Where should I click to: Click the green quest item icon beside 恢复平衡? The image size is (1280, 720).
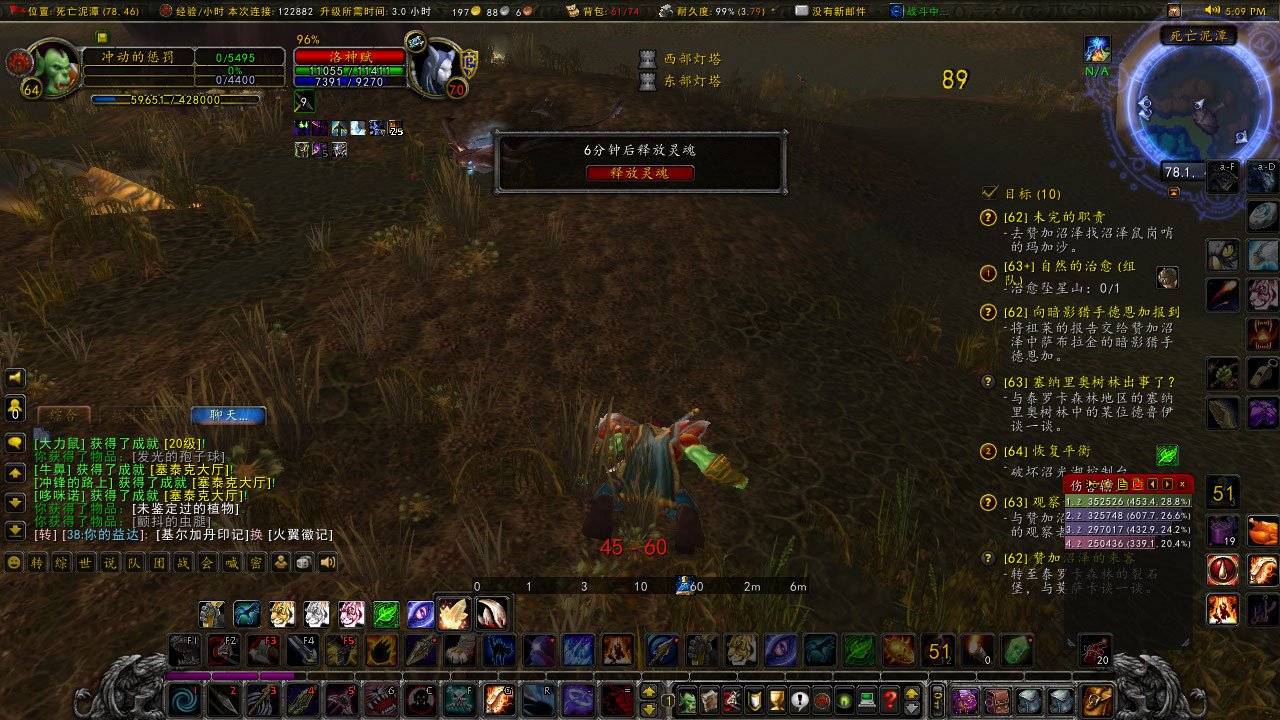(1166, 455)
